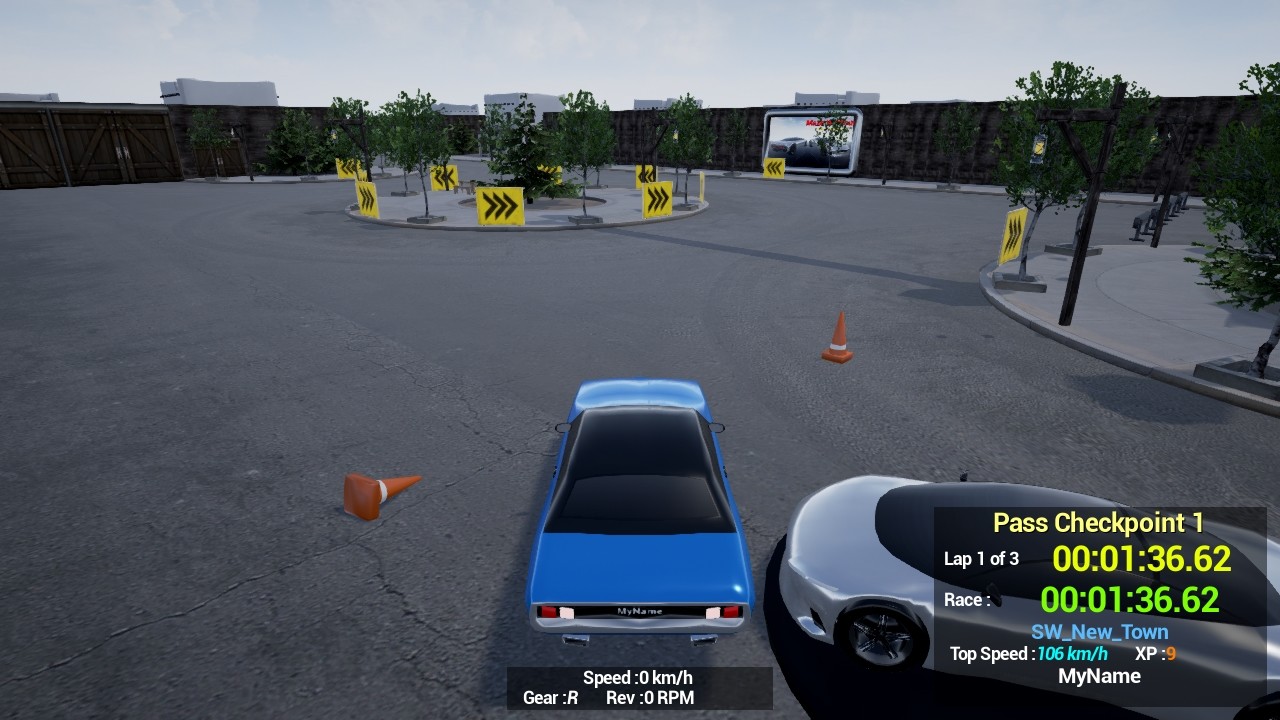This screenshot has width=1280, height=720.
Task: Click the Pass Checkpoint 1 objective text
Action: tap(1098, 522)
